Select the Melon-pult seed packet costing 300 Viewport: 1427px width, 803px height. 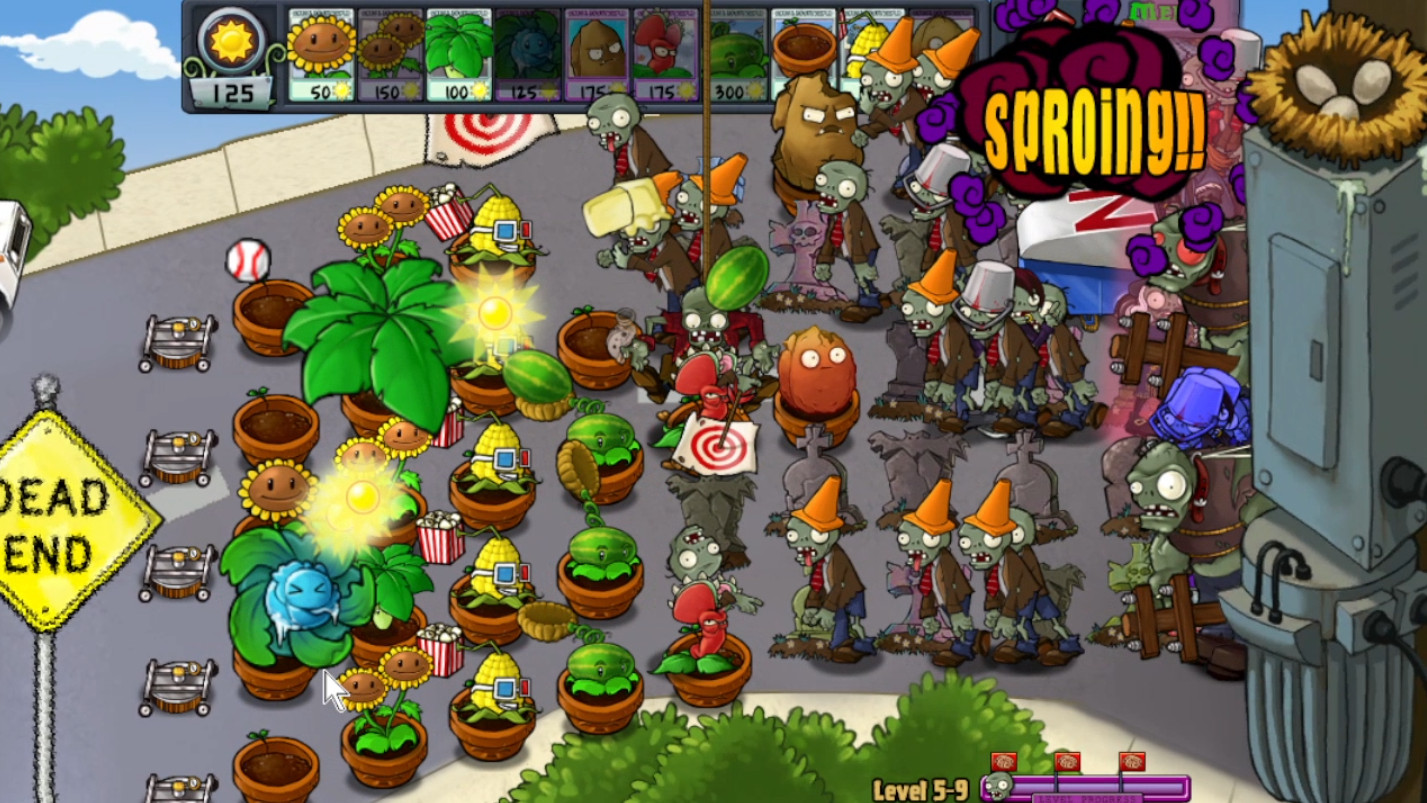click(735, 55)
